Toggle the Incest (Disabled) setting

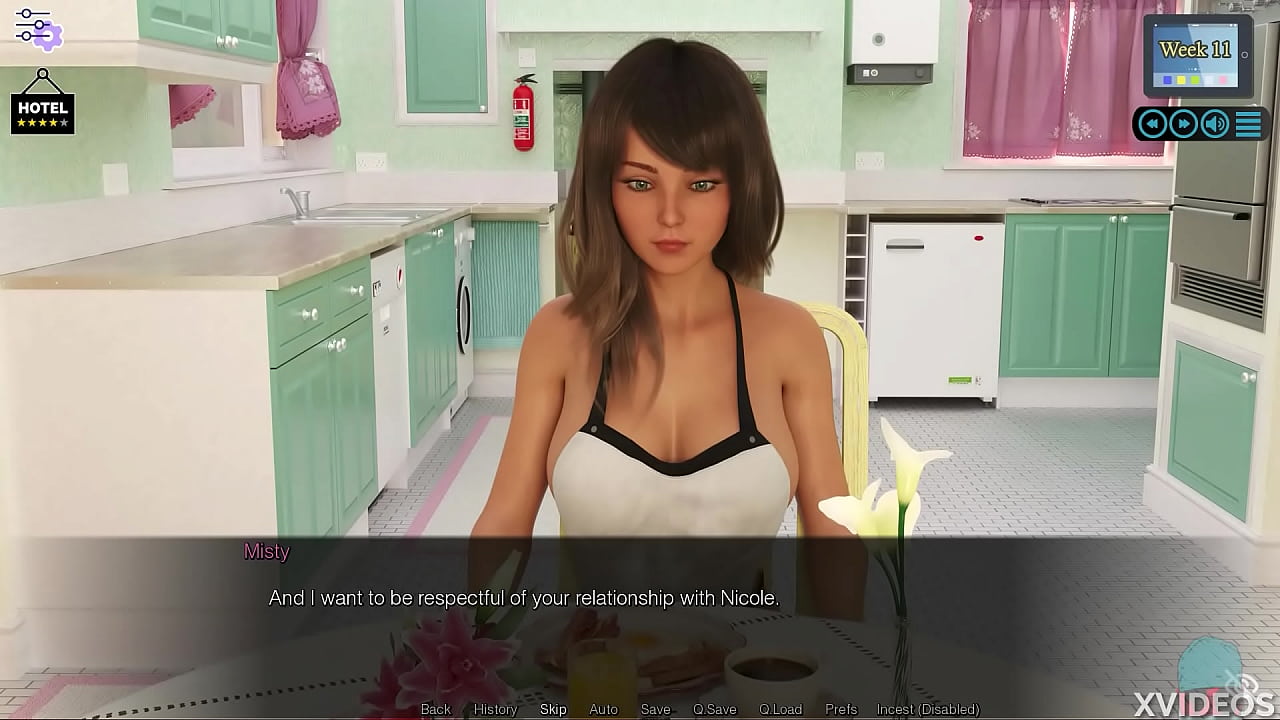(929, 709)
